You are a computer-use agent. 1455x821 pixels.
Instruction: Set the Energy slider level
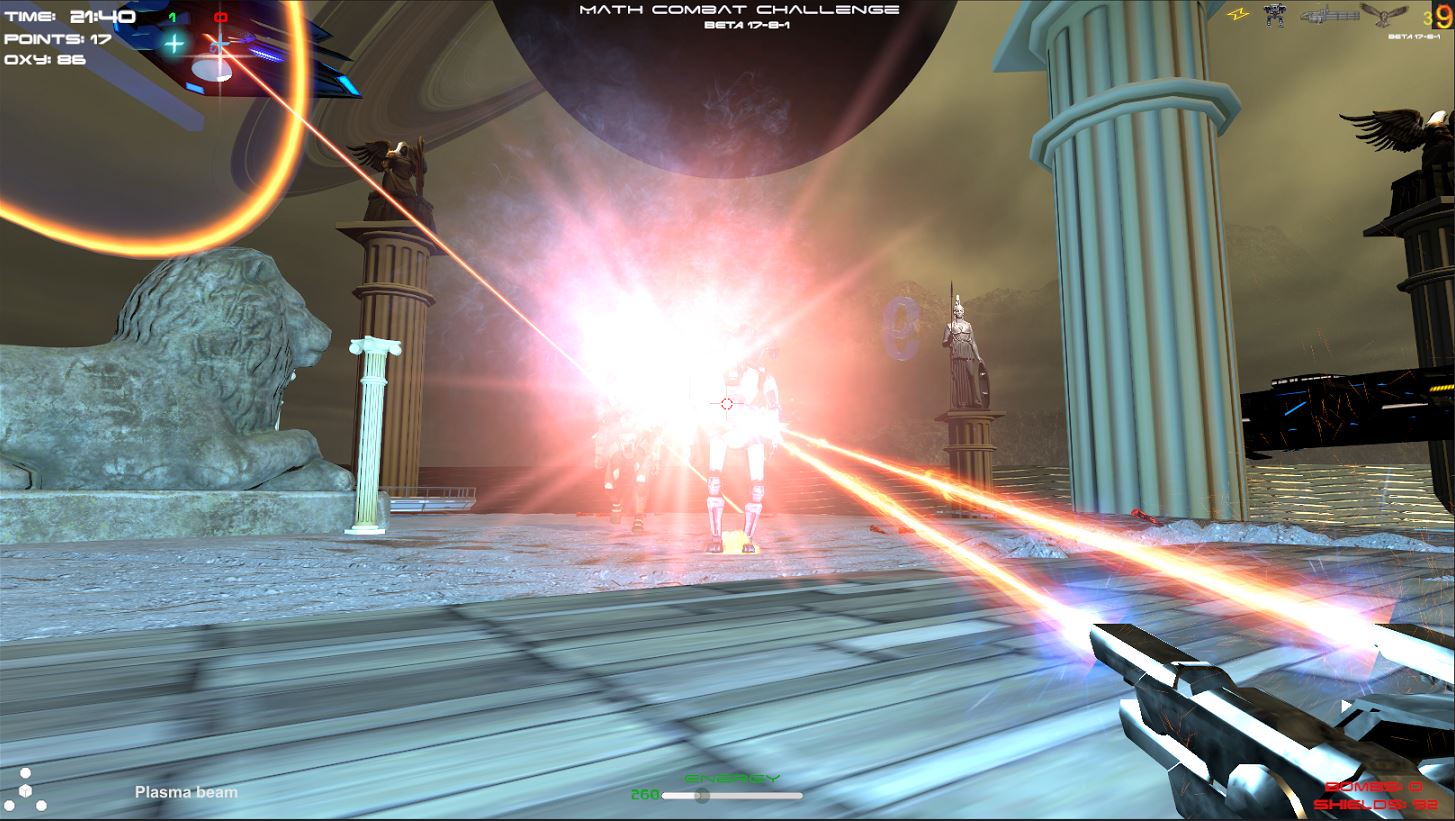point(702,796)
